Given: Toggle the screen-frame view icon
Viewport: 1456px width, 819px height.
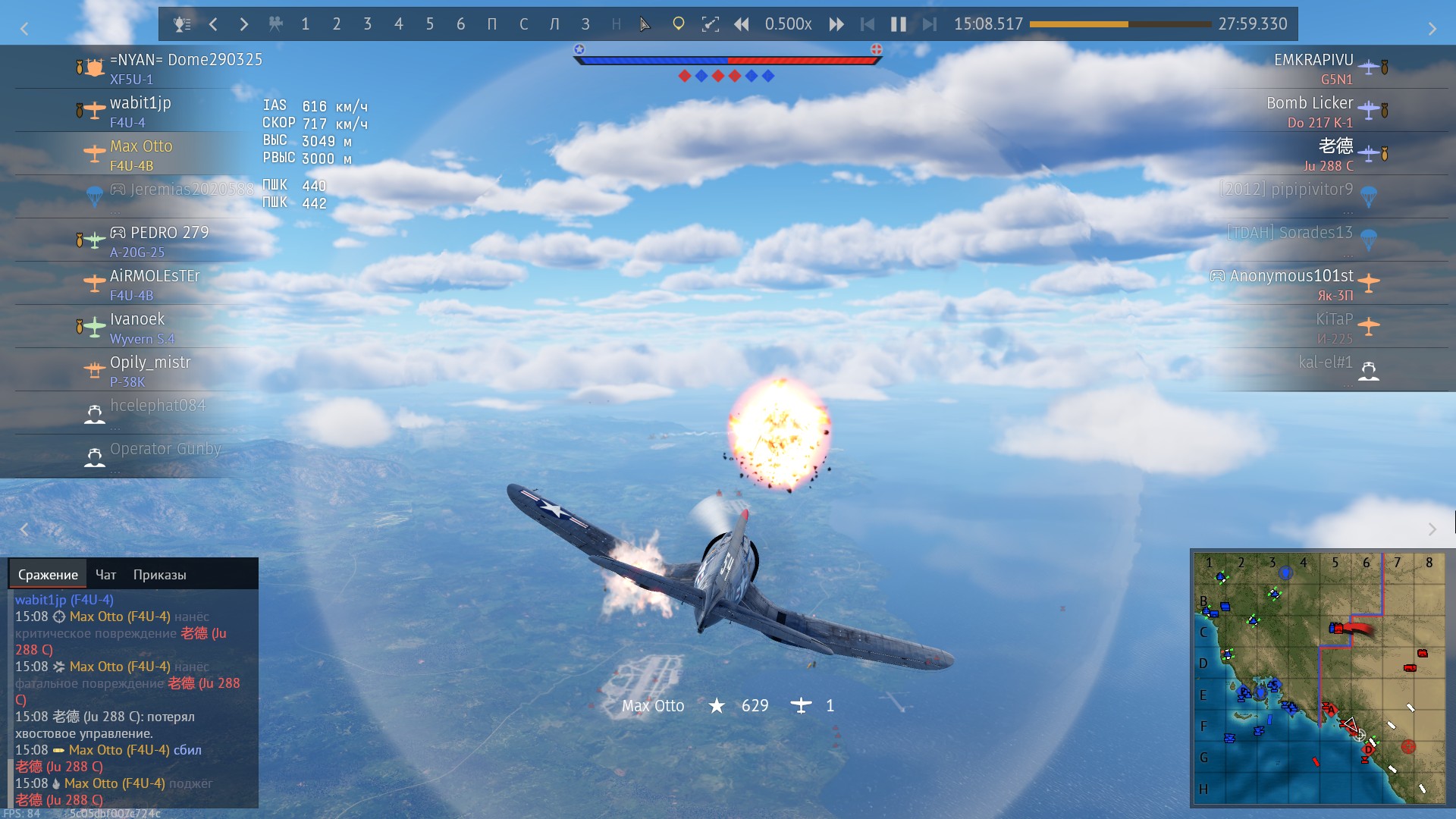Looking at the screenshot, I should tap(711, 24).
